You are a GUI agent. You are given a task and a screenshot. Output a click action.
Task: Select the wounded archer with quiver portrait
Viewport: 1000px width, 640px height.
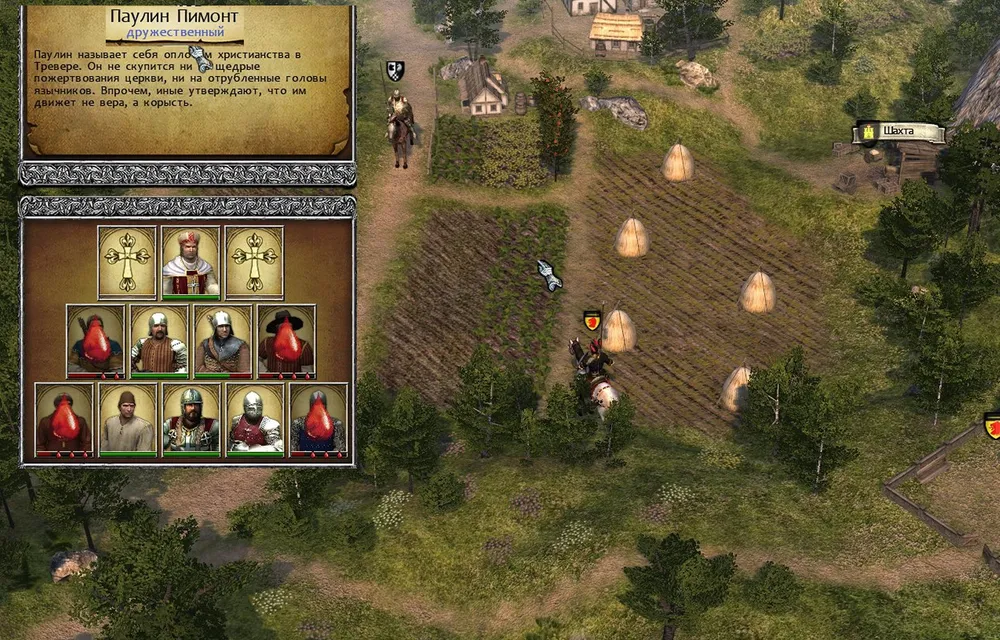96,340
